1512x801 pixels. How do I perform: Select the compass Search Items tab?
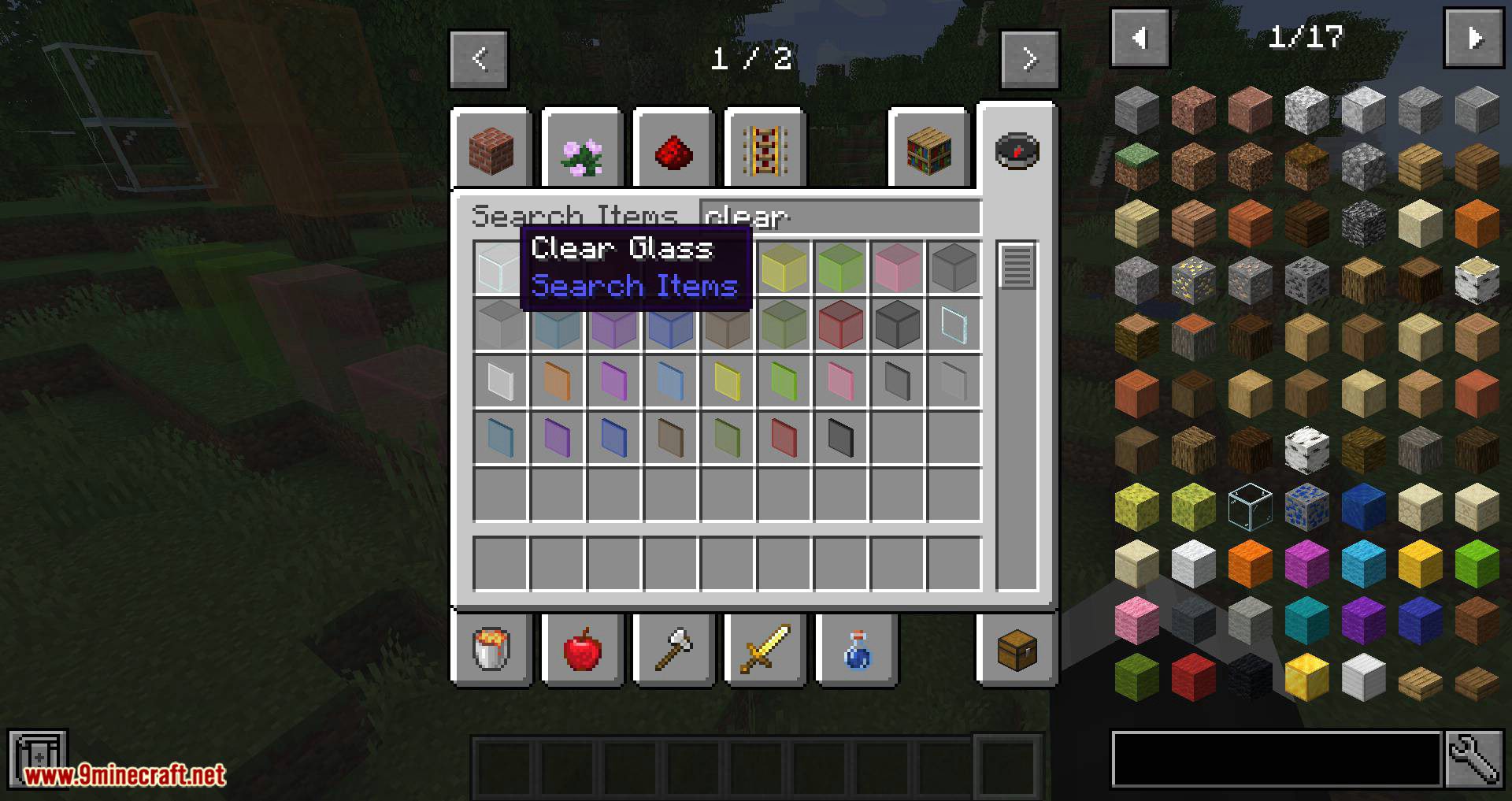[x=1017, y=150]
